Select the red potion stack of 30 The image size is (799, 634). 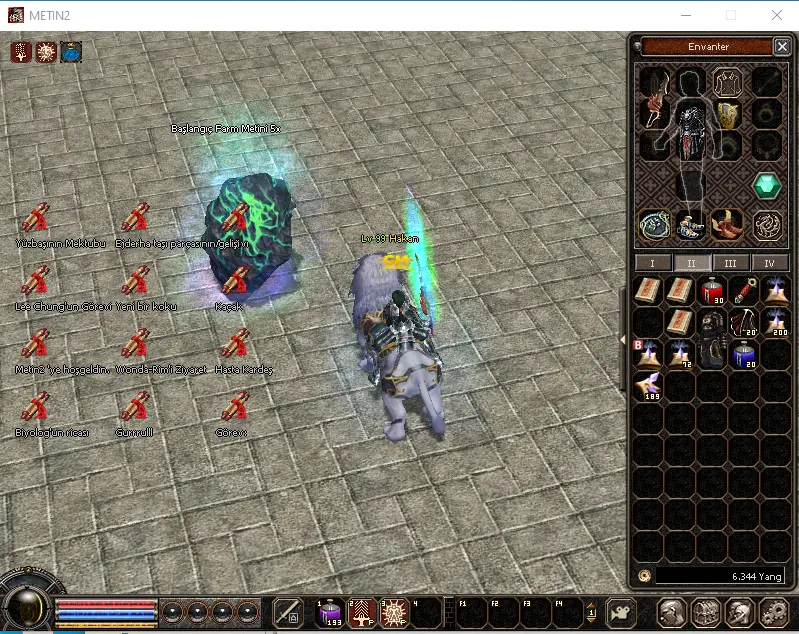tap(712, 291)
